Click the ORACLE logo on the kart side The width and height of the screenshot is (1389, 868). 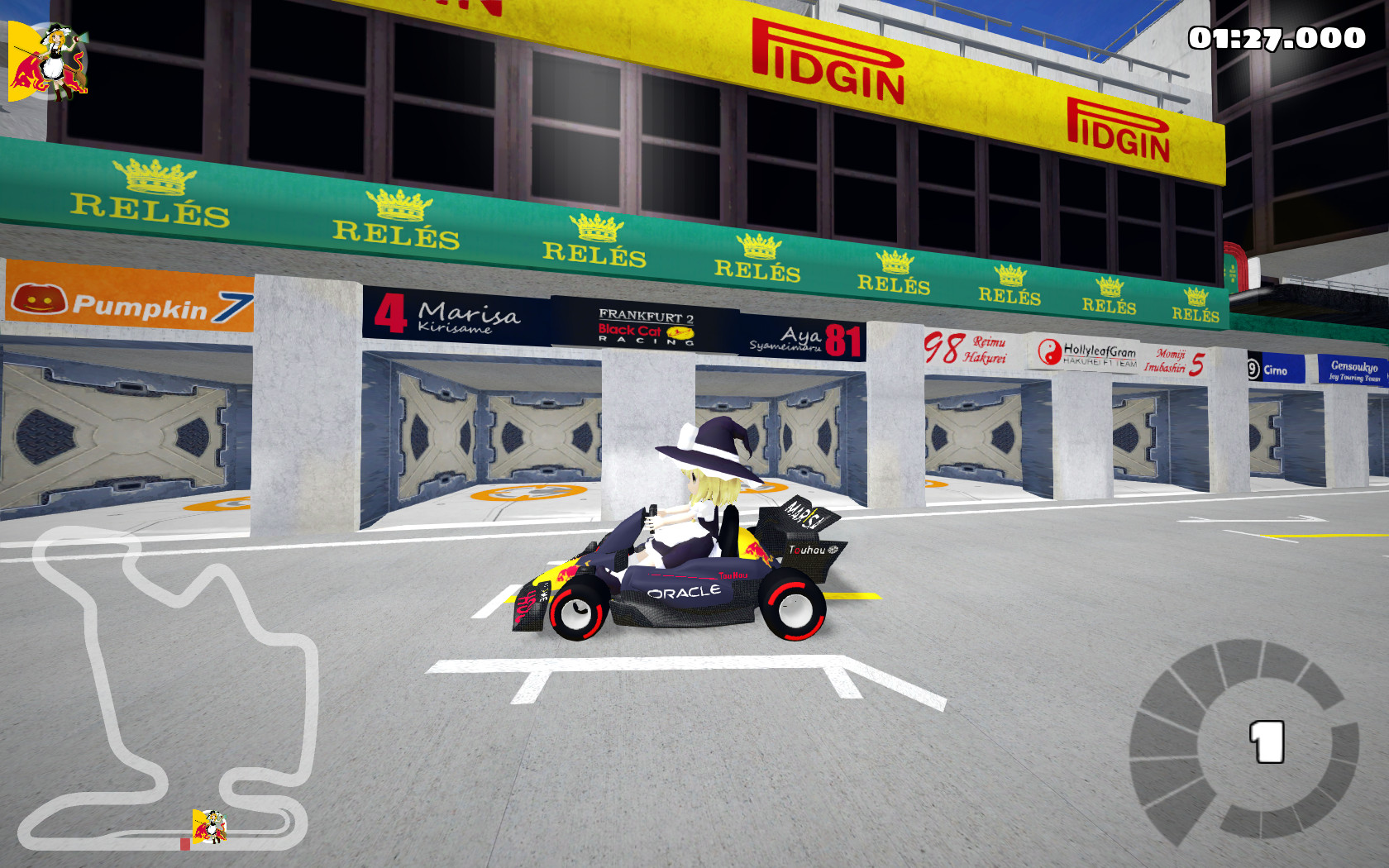(x=685, y=592)
